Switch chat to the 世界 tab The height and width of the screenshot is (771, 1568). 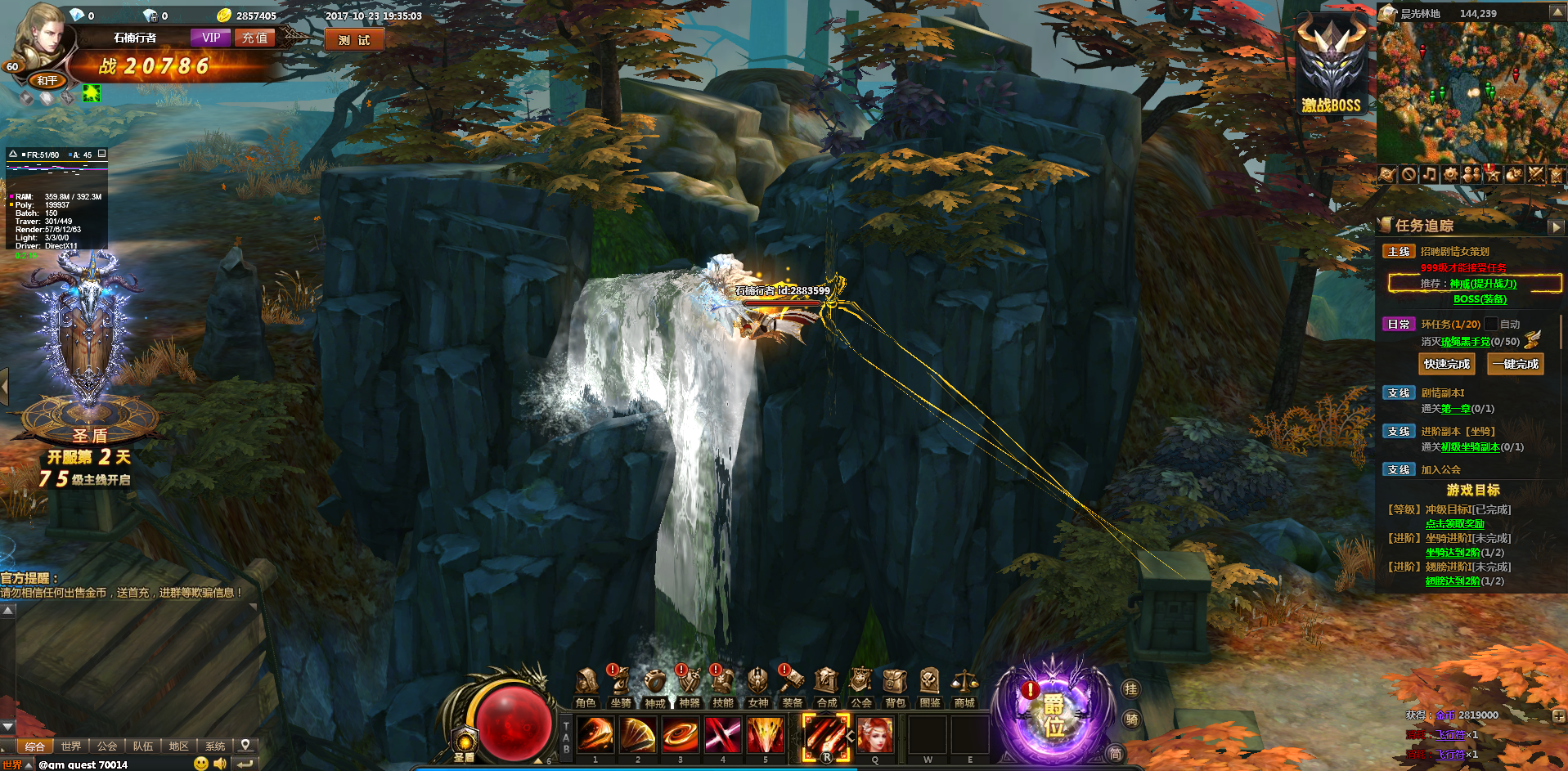click(71, 746)
